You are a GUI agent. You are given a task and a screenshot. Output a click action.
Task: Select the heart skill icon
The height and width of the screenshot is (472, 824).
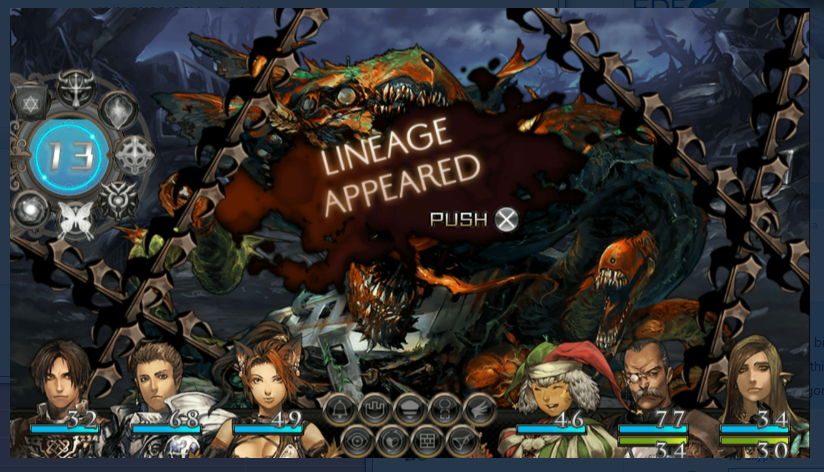(391, 439)
